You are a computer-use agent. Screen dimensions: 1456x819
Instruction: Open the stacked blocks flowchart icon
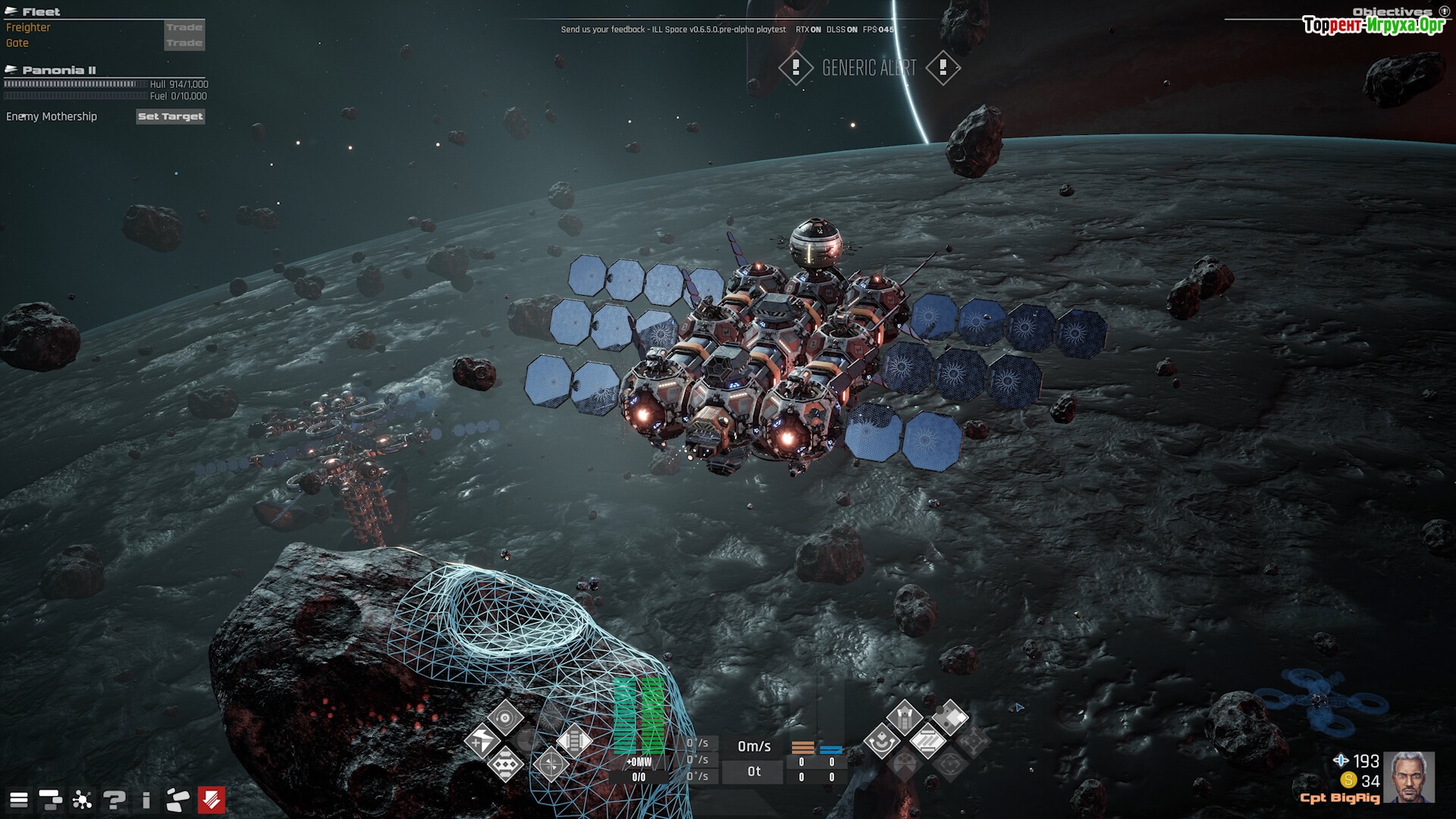click(50, 799)
